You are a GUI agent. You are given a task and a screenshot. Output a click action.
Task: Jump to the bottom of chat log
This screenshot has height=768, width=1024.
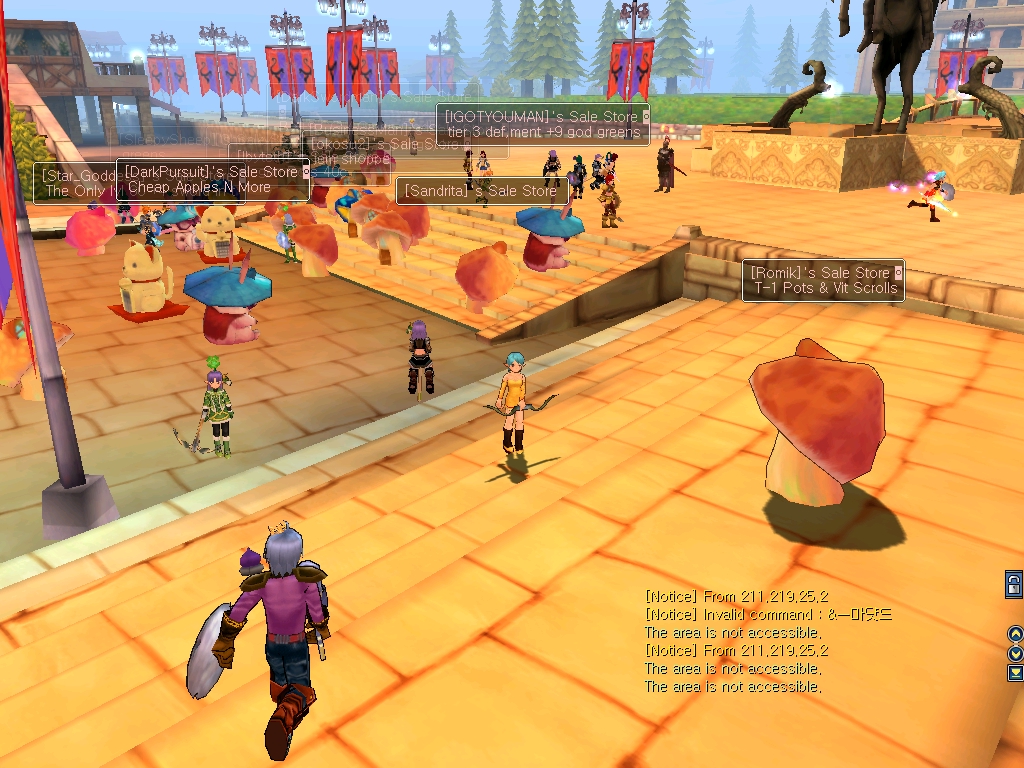[x=1015, y=672]
